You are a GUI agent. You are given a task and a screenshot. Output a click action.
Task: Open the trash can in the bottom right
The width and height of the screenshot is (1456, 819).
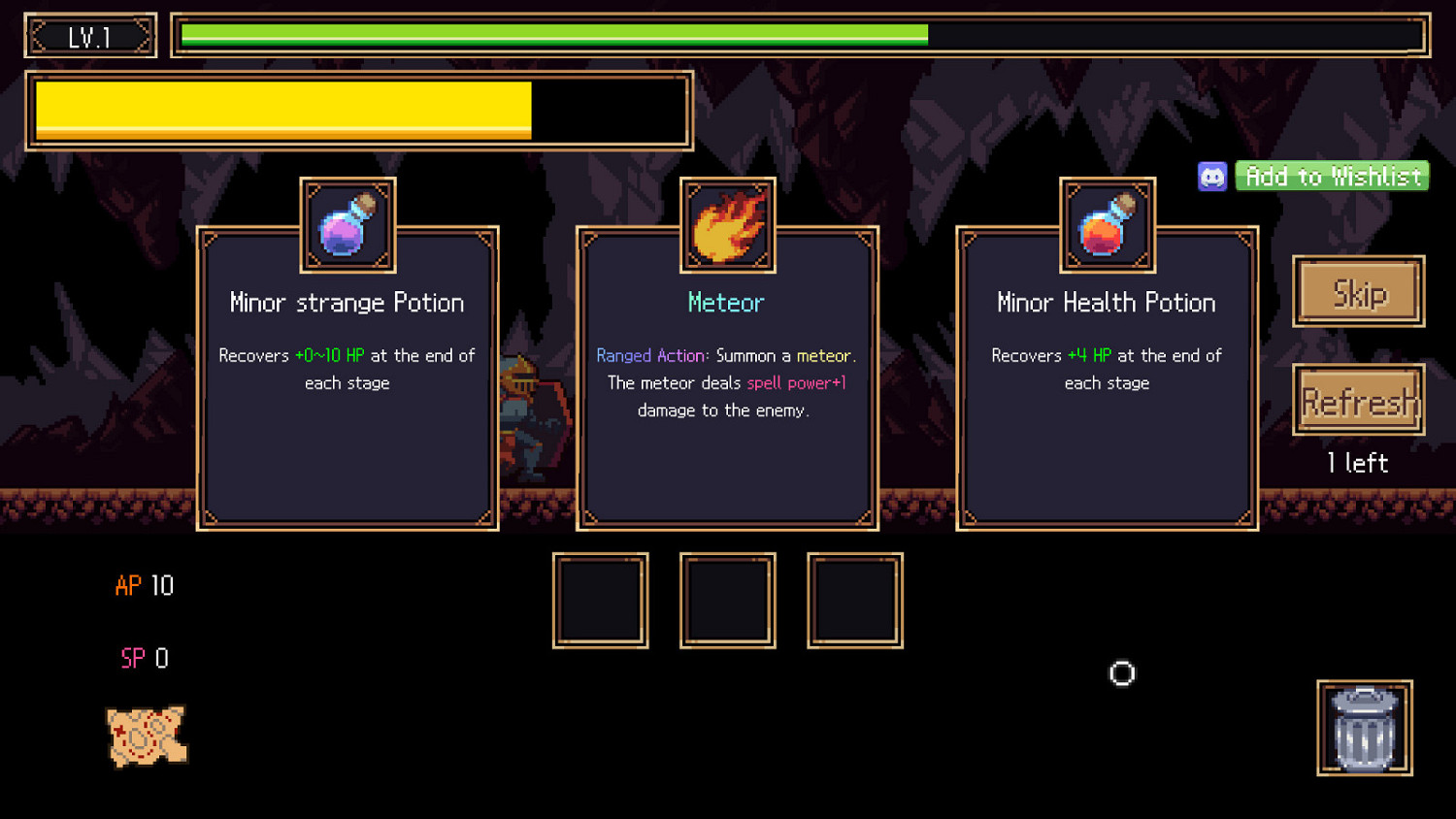[1364, 729]
